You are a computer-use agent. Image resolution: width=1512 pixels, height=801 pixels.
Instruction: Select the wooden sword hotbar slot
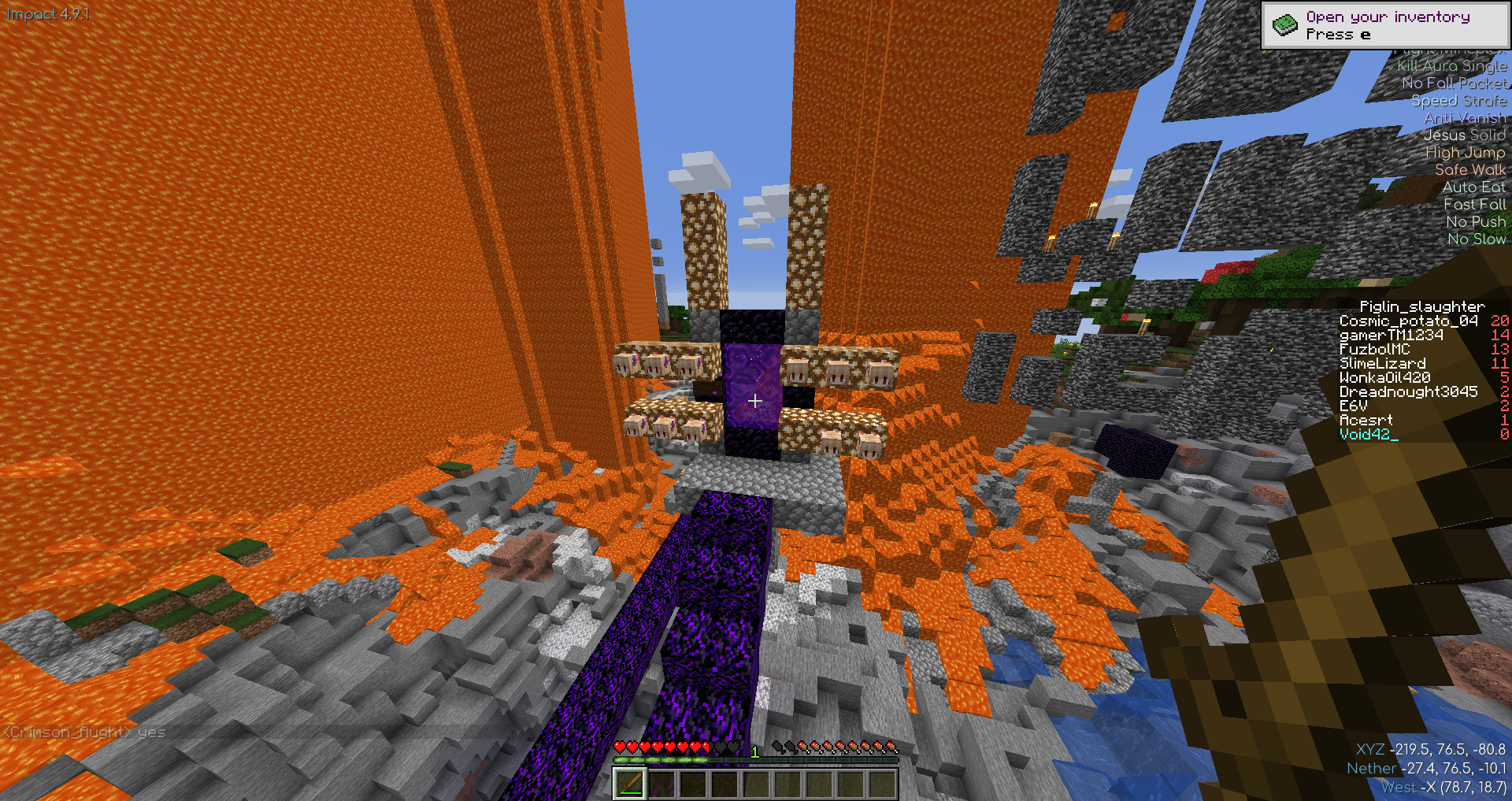click(x=629, y=784)
